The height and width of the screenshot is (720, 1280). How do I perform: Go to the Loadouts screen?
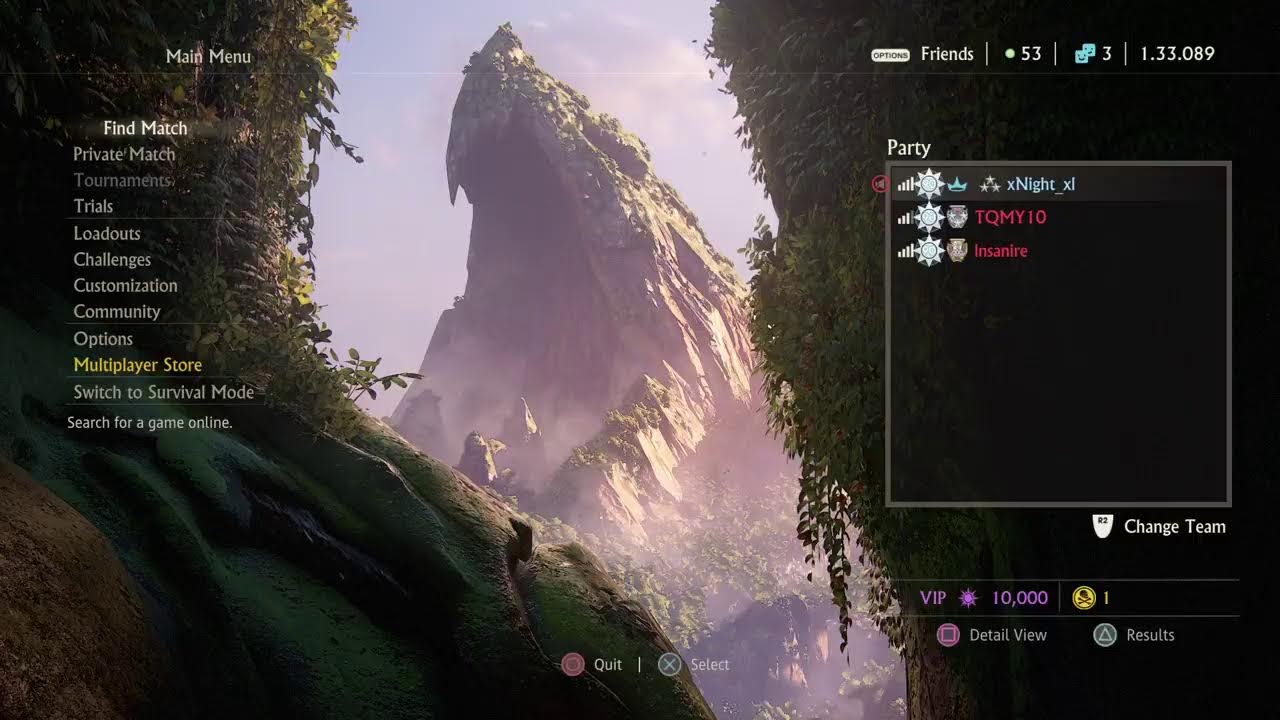point(107,233)
